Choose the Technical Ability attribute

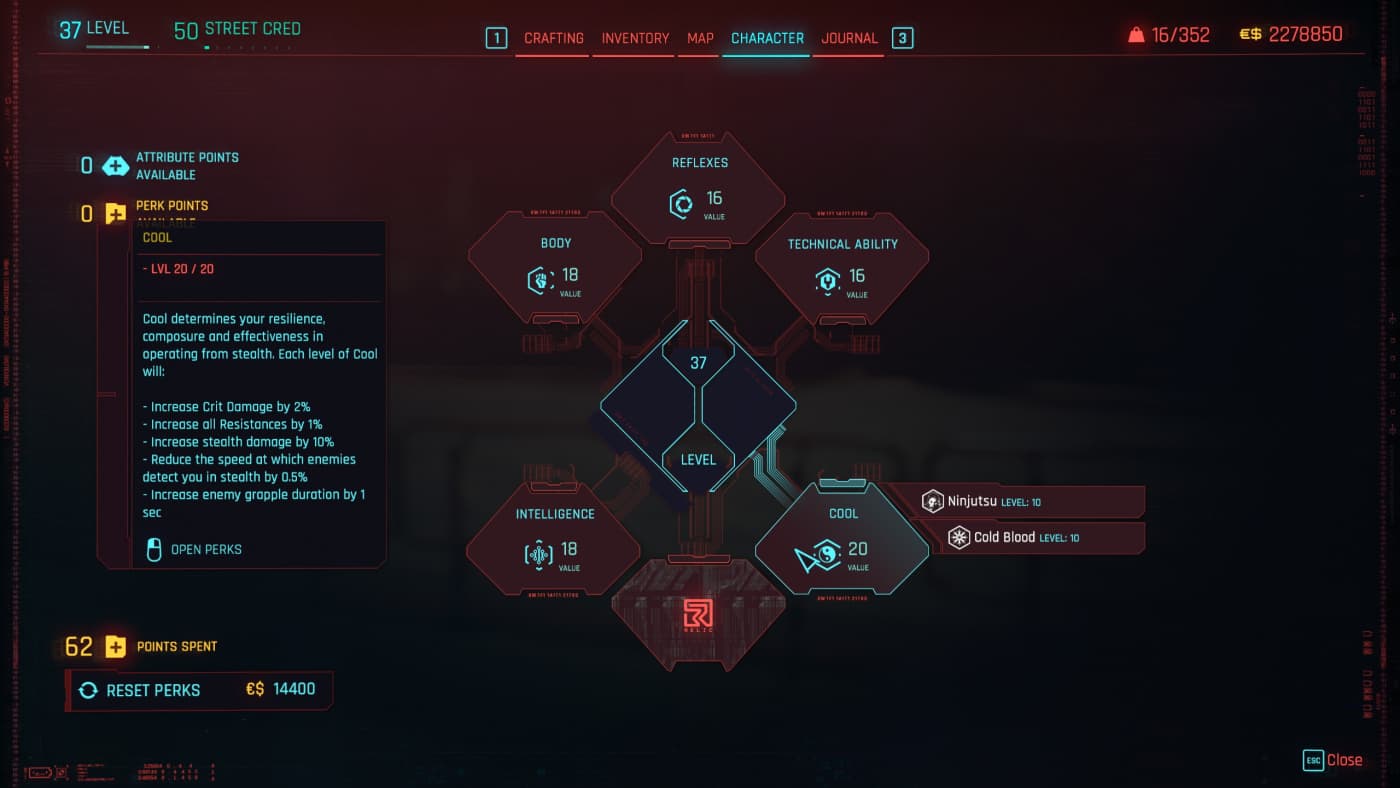click(842, 268)
